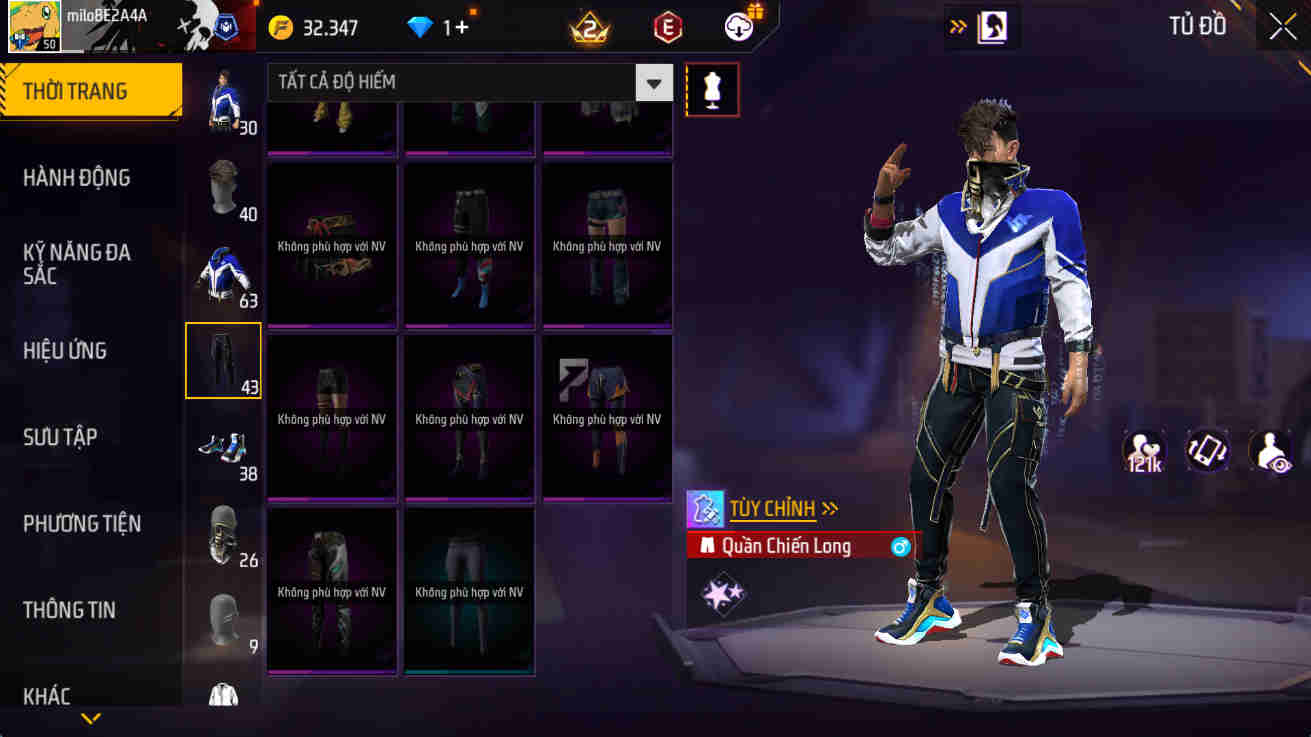Open the cloud download icon in top bar

738,27
